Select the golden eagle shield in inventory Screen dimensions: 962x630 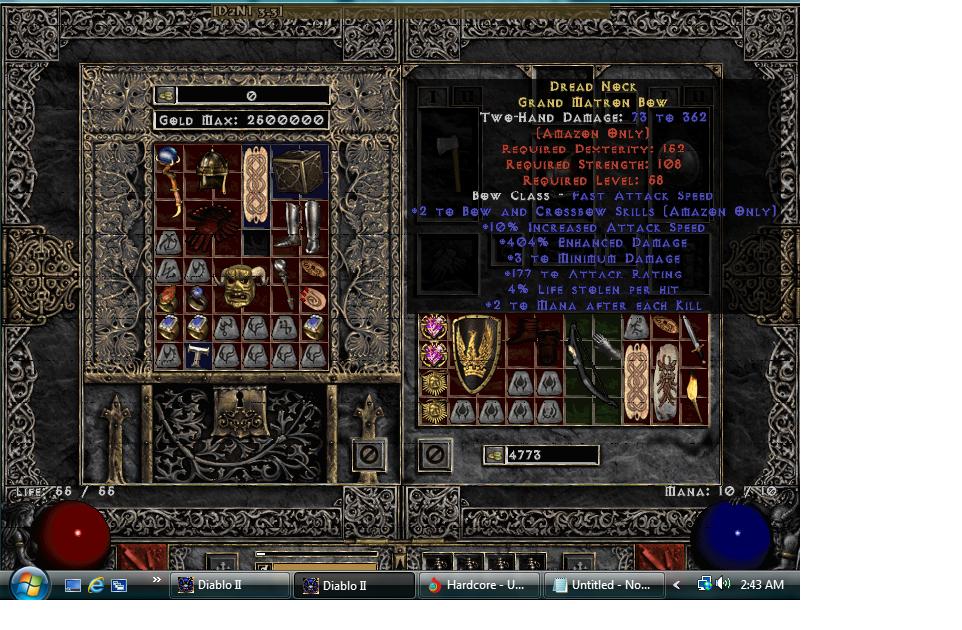477,354
